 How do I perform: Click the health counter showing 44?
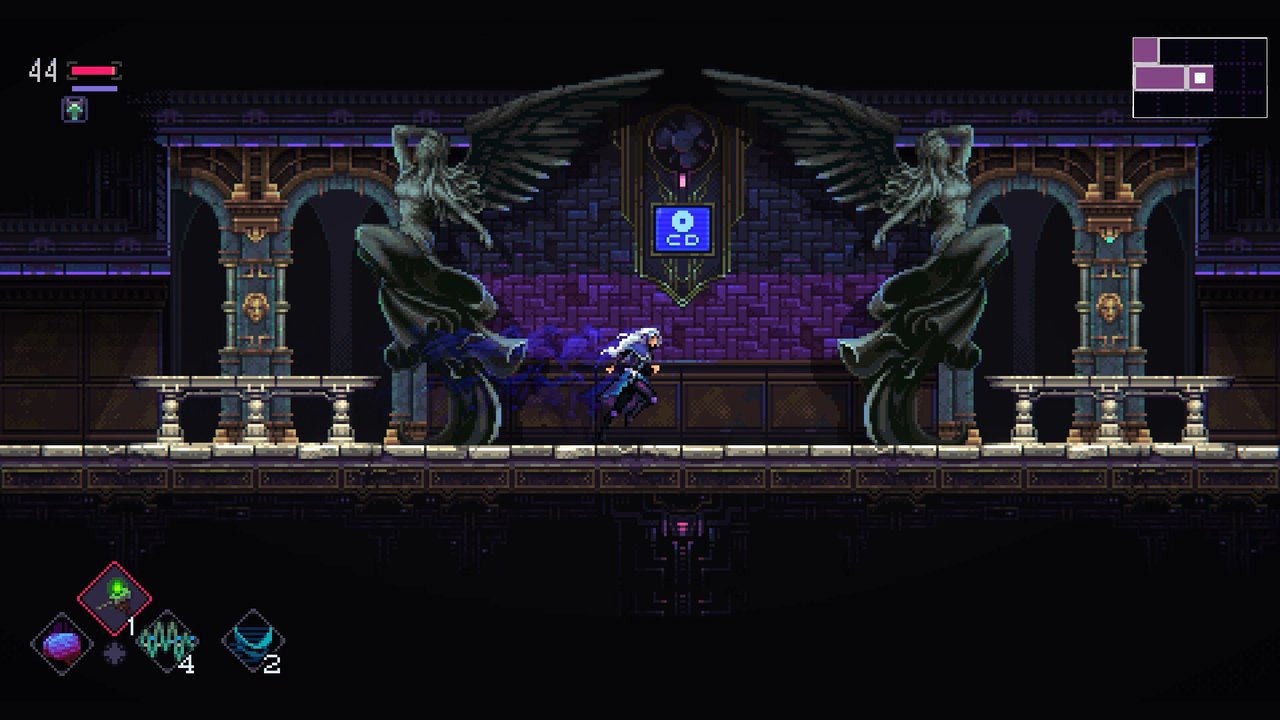pos(42,70)
